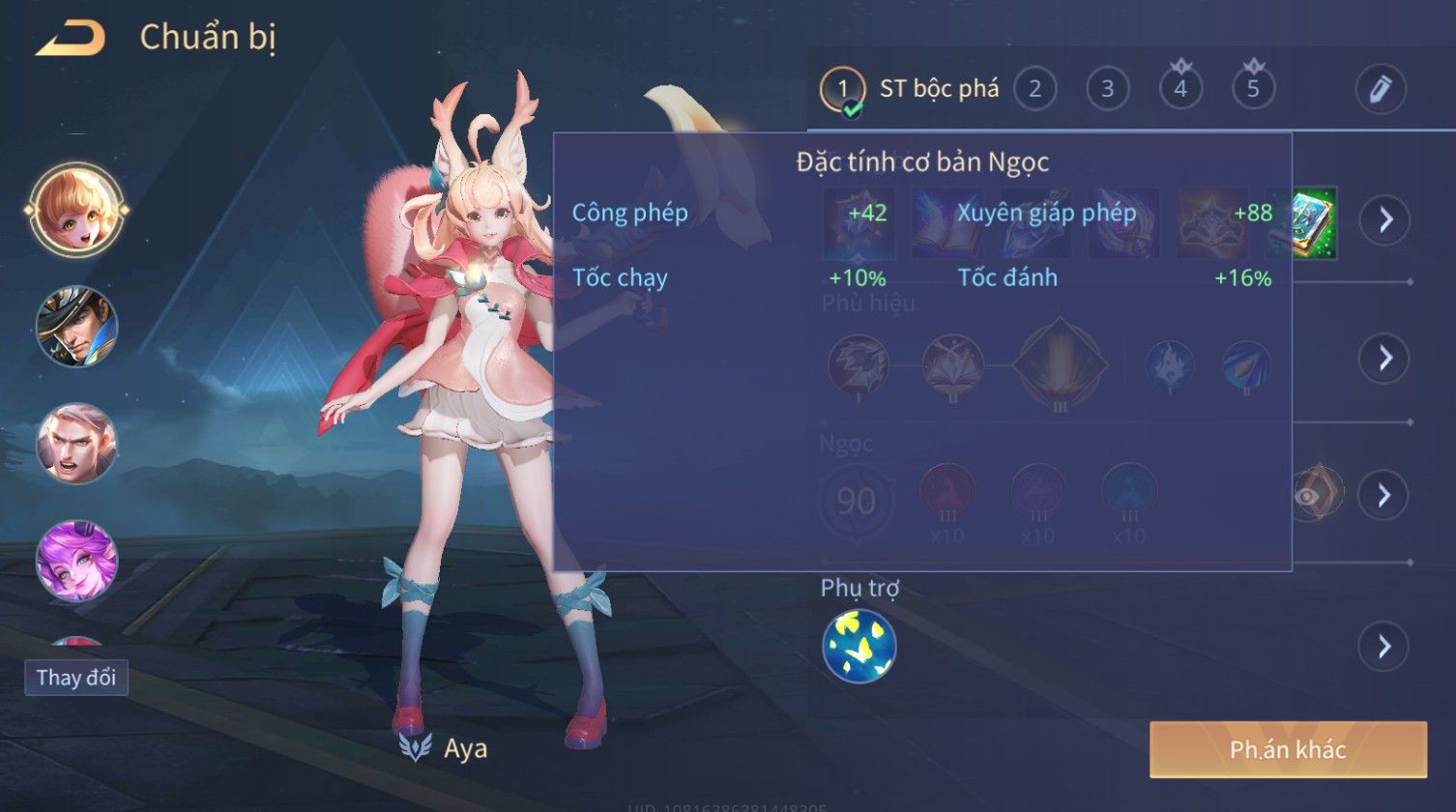This screenshot has width=1456, height=812.
Task: Choose the orange-haired girl hero portrait
Action: pos(76,210)
